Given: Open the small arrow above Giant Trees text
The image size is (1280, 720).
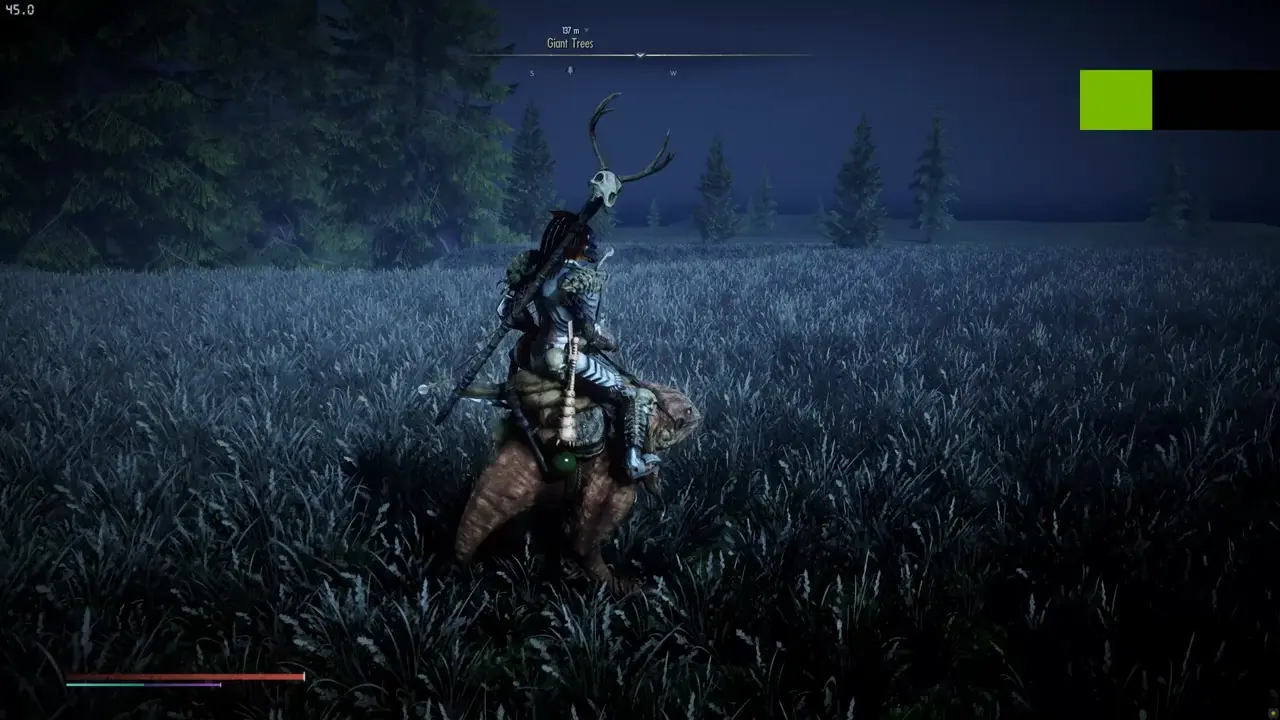Looking at the screenshot, I should [588, 30].
